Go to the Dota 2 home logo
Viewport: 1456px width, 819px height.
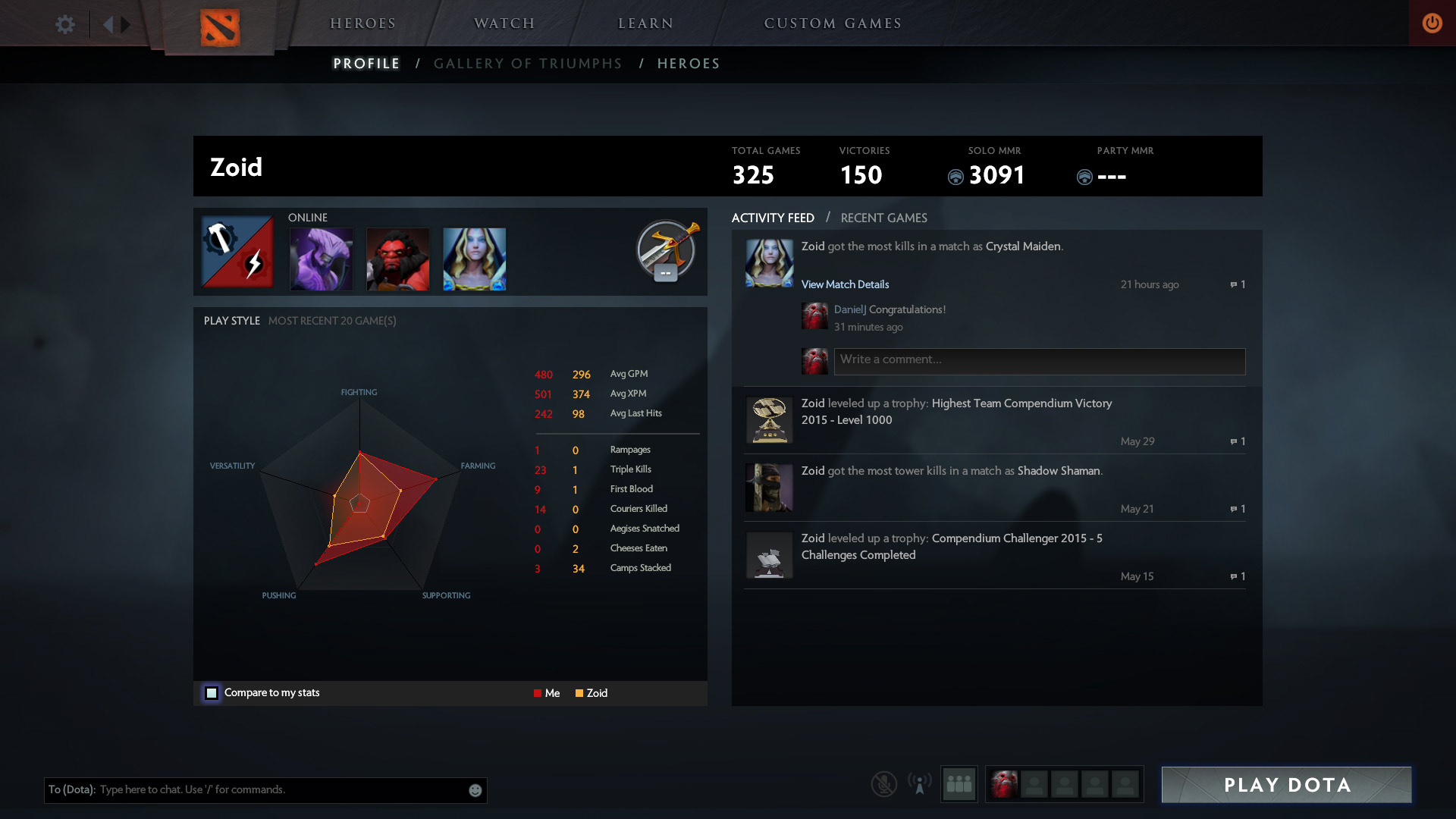coord(219,27)
